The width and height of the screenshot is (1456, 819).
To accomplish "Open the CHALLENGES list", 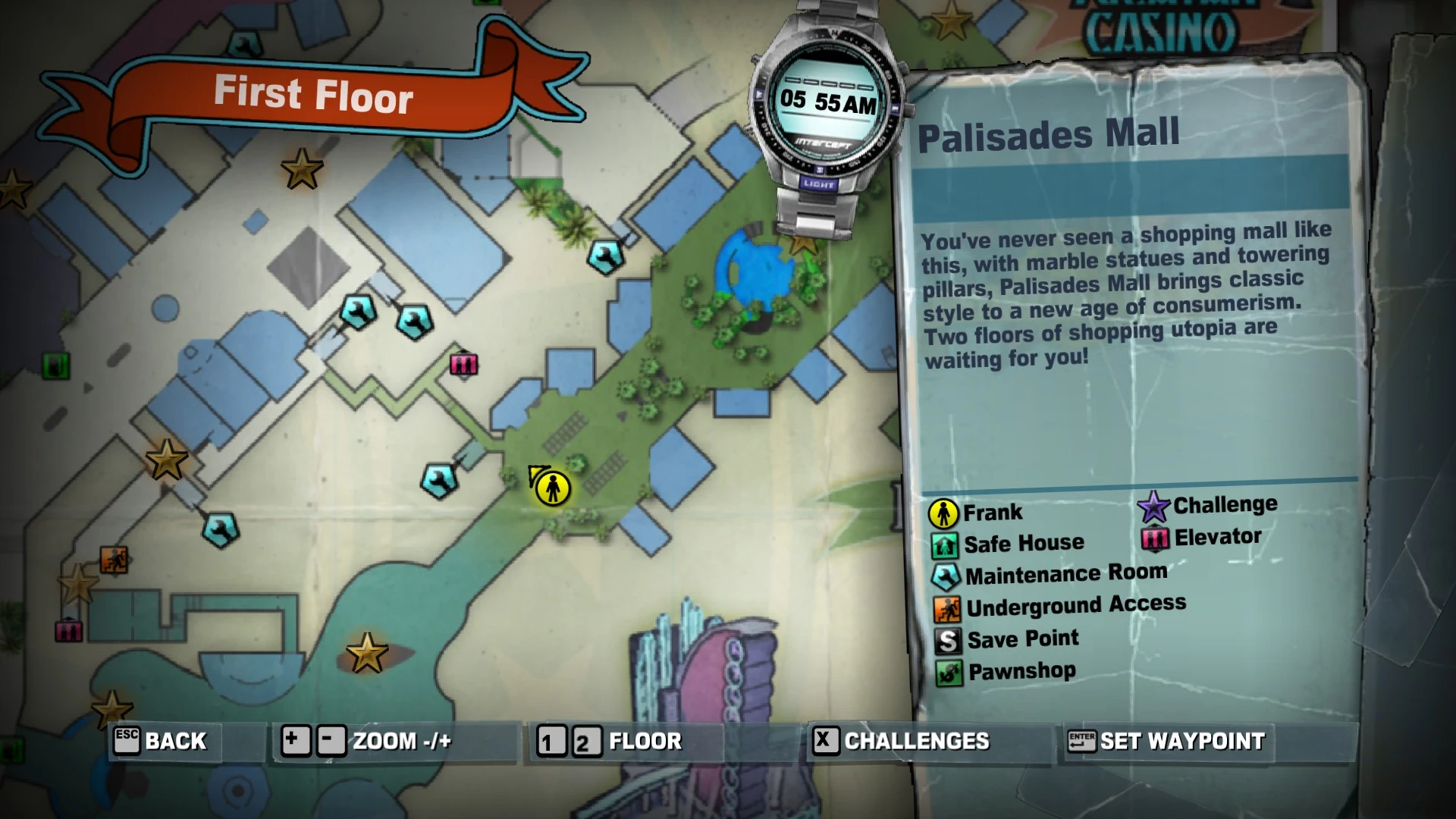I will click(902, 741).
